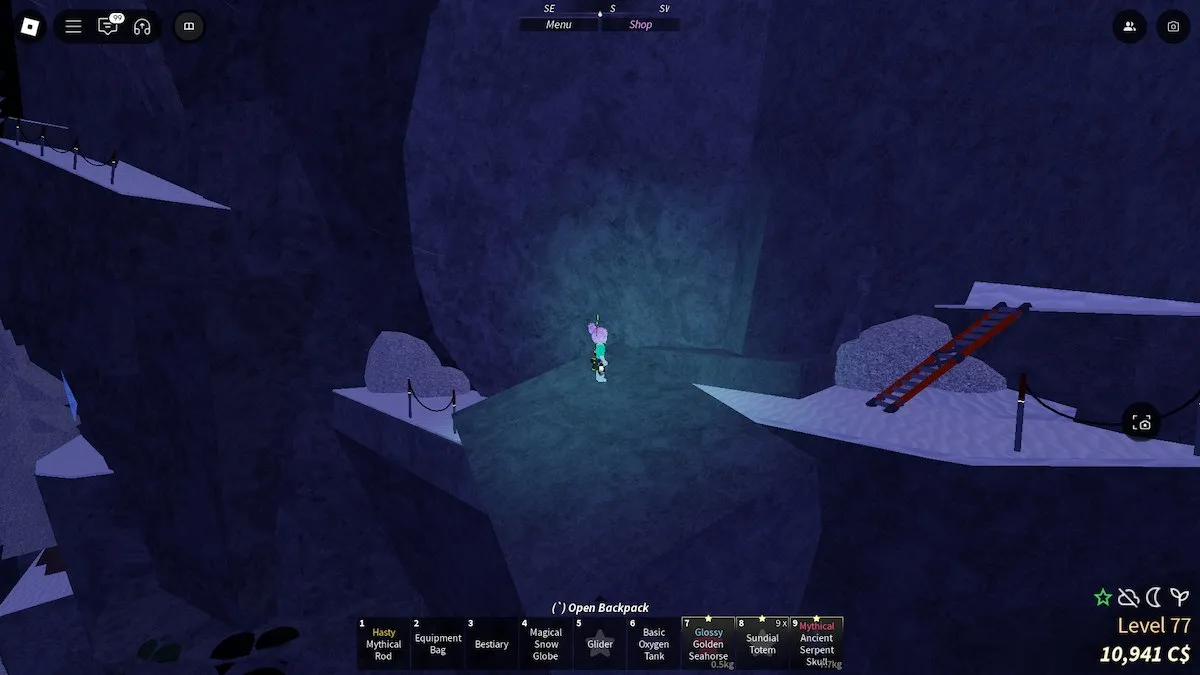Select the Basic Oxygen Tank slot
This screenshot has height=675, width=1200.
point(654,643)
